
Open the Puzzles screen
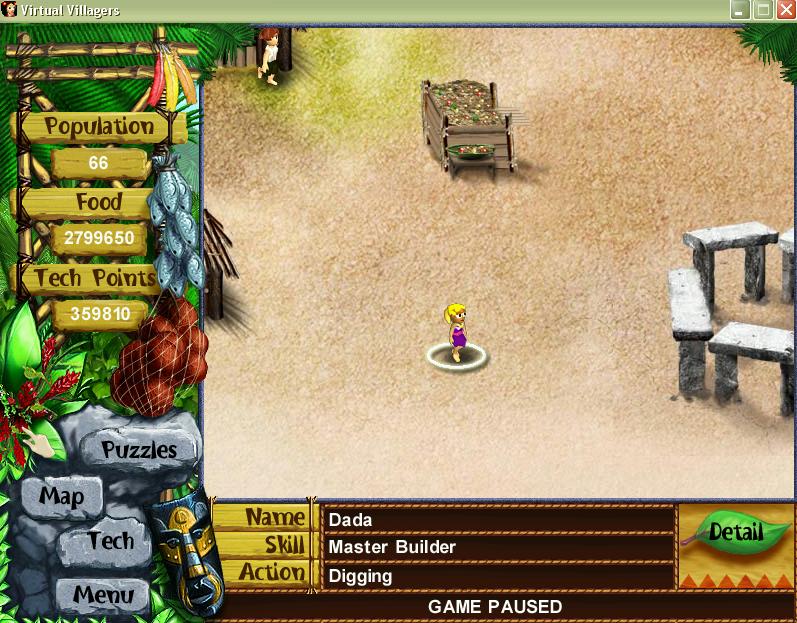pos(138,450)
